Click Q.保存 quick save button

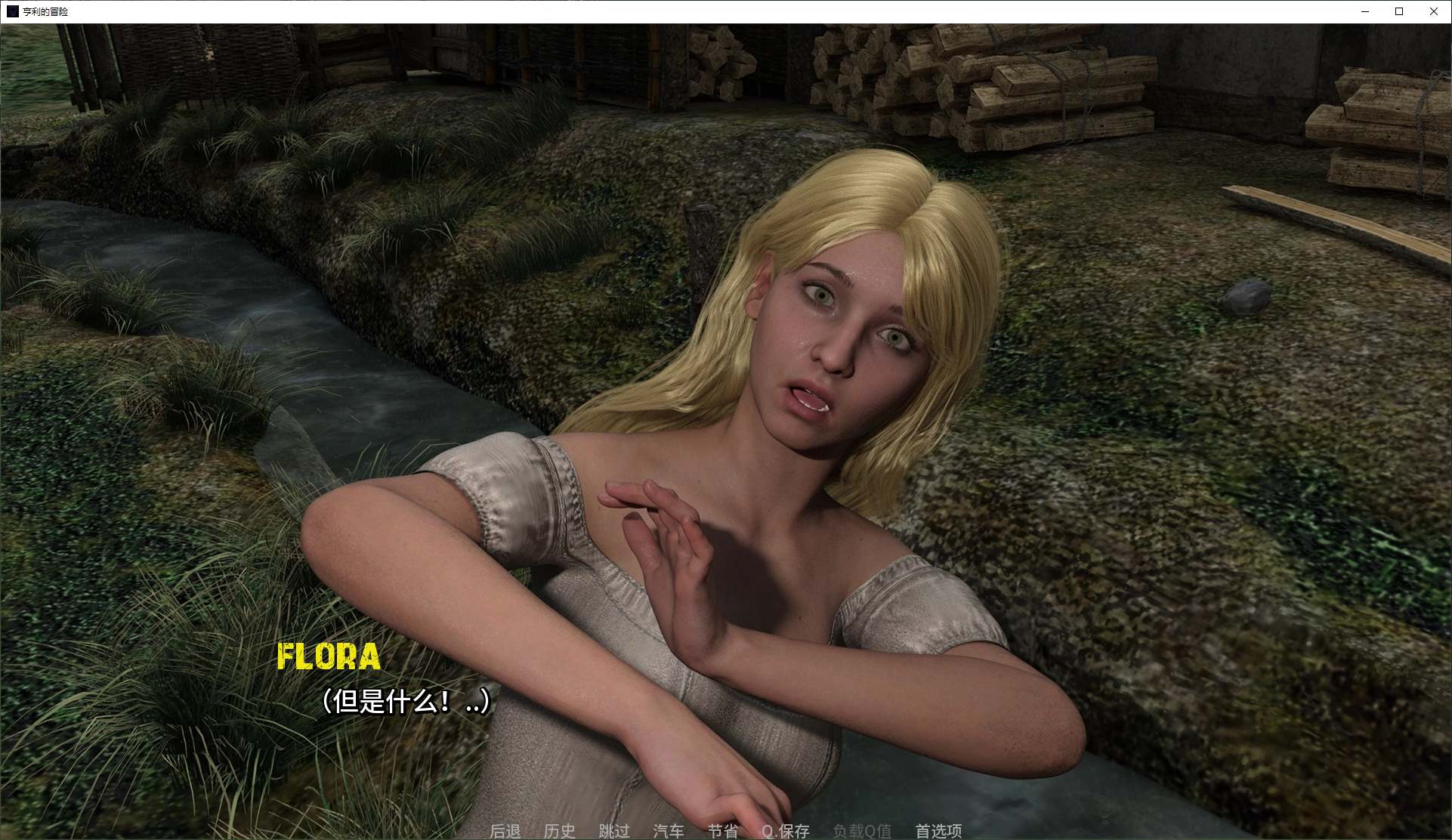tap(785, 830)
